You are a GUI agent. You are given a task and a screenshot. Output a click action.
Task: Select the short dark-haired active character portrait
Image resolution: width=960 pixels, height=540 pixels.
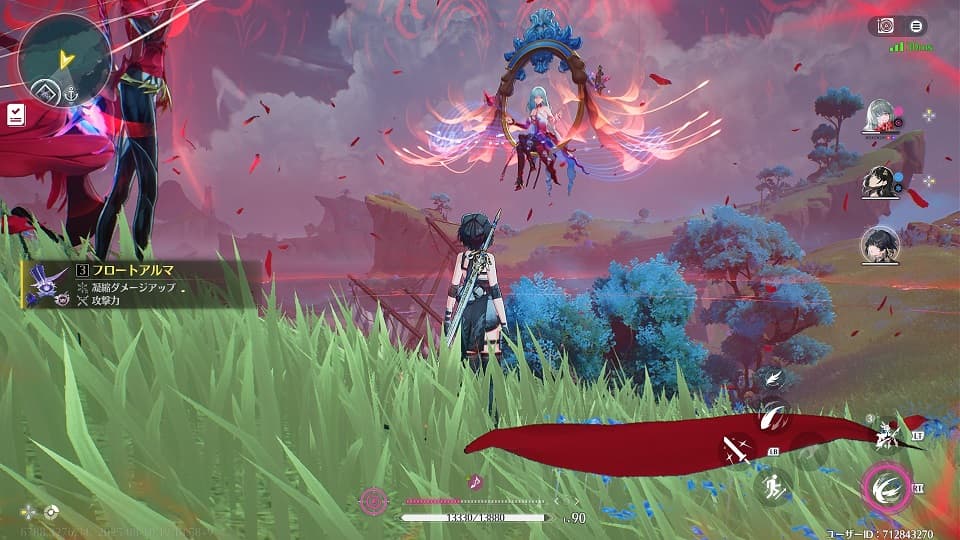(x=880, y=245)
